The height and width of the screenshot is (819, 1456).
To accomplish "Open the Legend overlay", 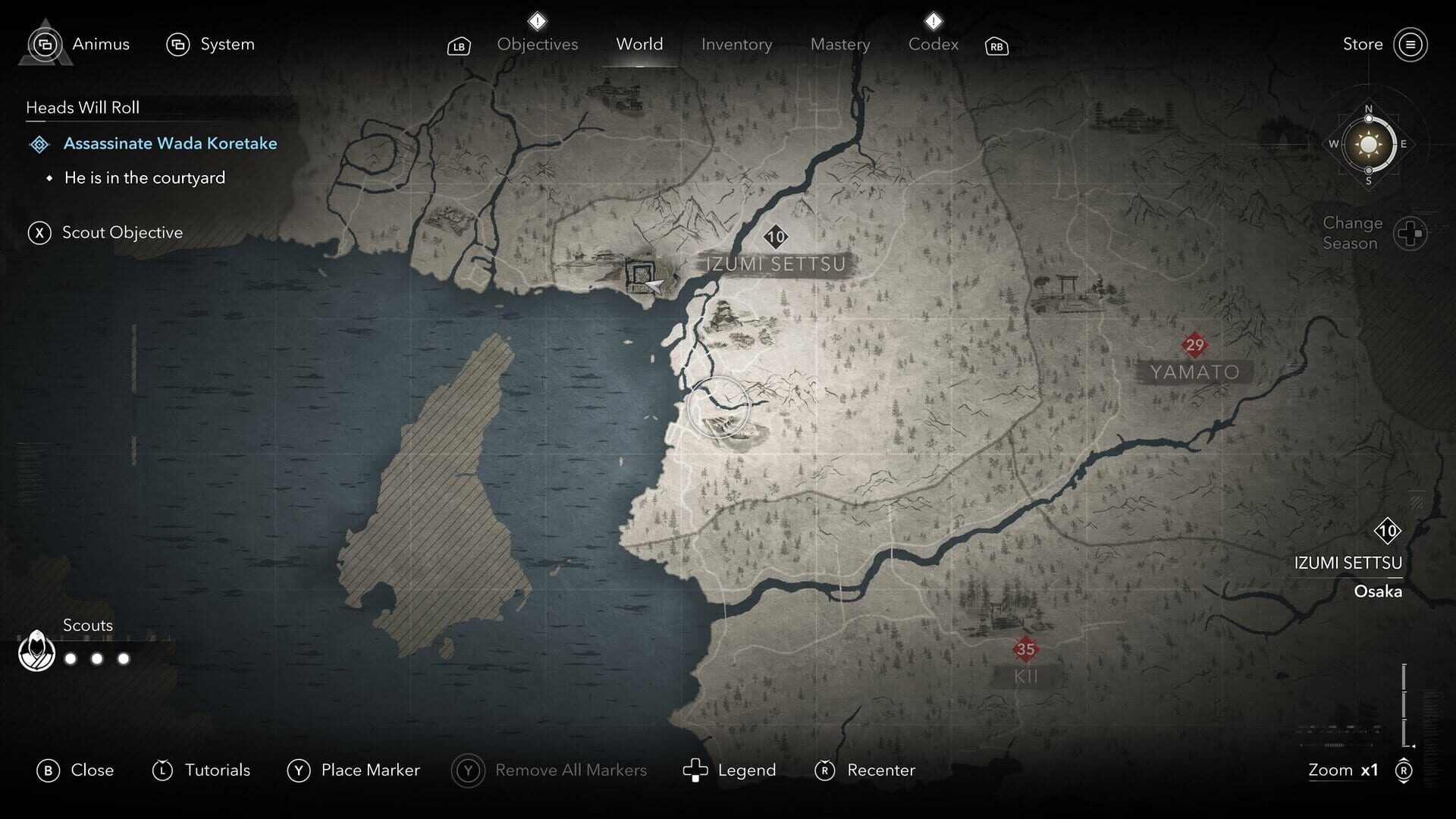I will coord(733,770).
